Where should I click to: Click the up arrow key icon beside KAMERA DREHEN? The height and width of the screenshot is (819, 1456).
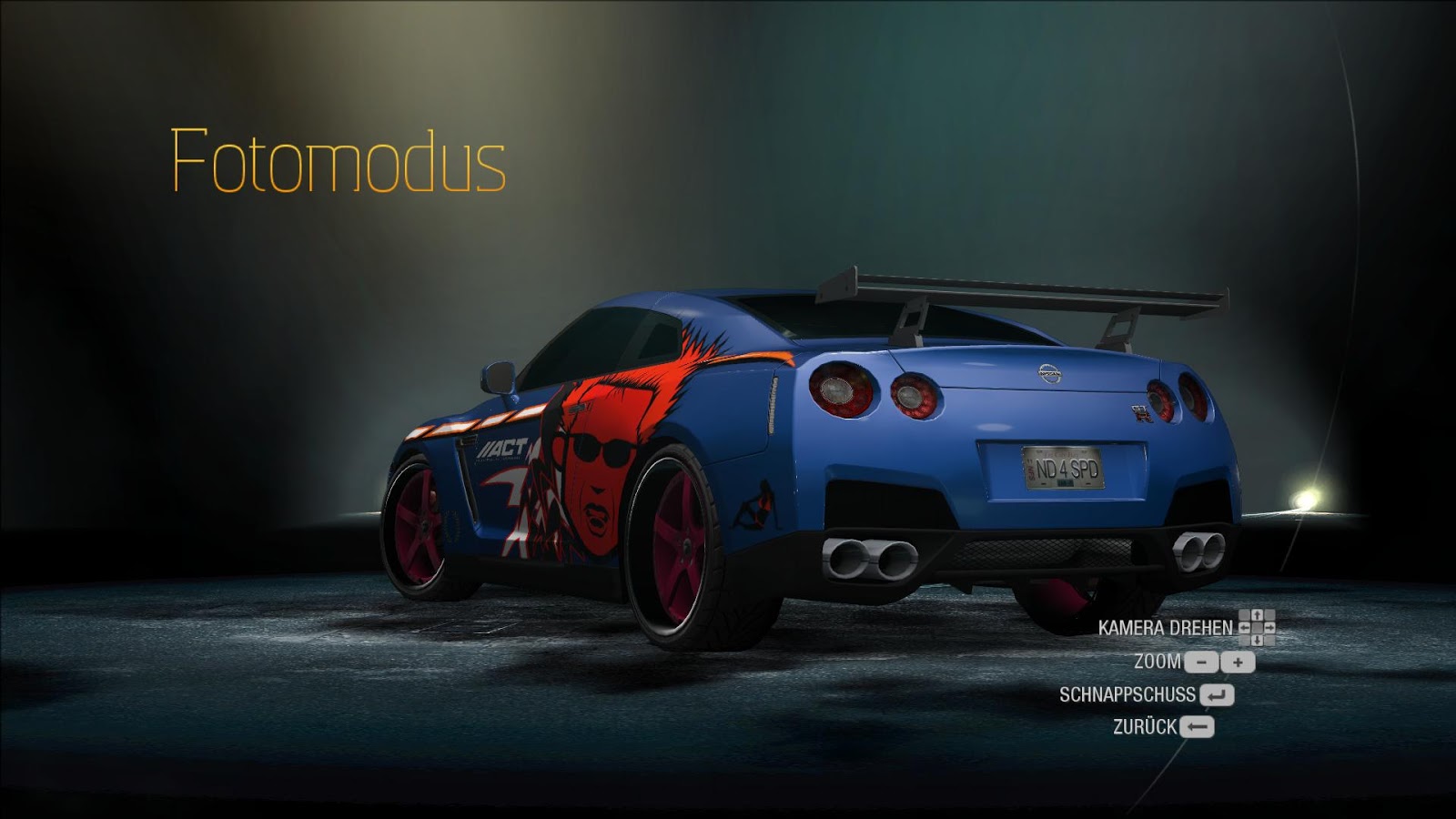(x=1256, y=616)
